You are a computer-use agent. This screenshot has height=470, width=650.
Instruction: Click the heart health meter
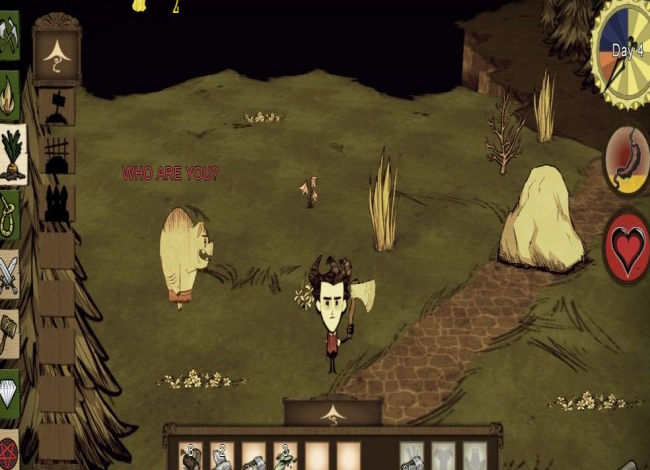(x=628, y=246)
